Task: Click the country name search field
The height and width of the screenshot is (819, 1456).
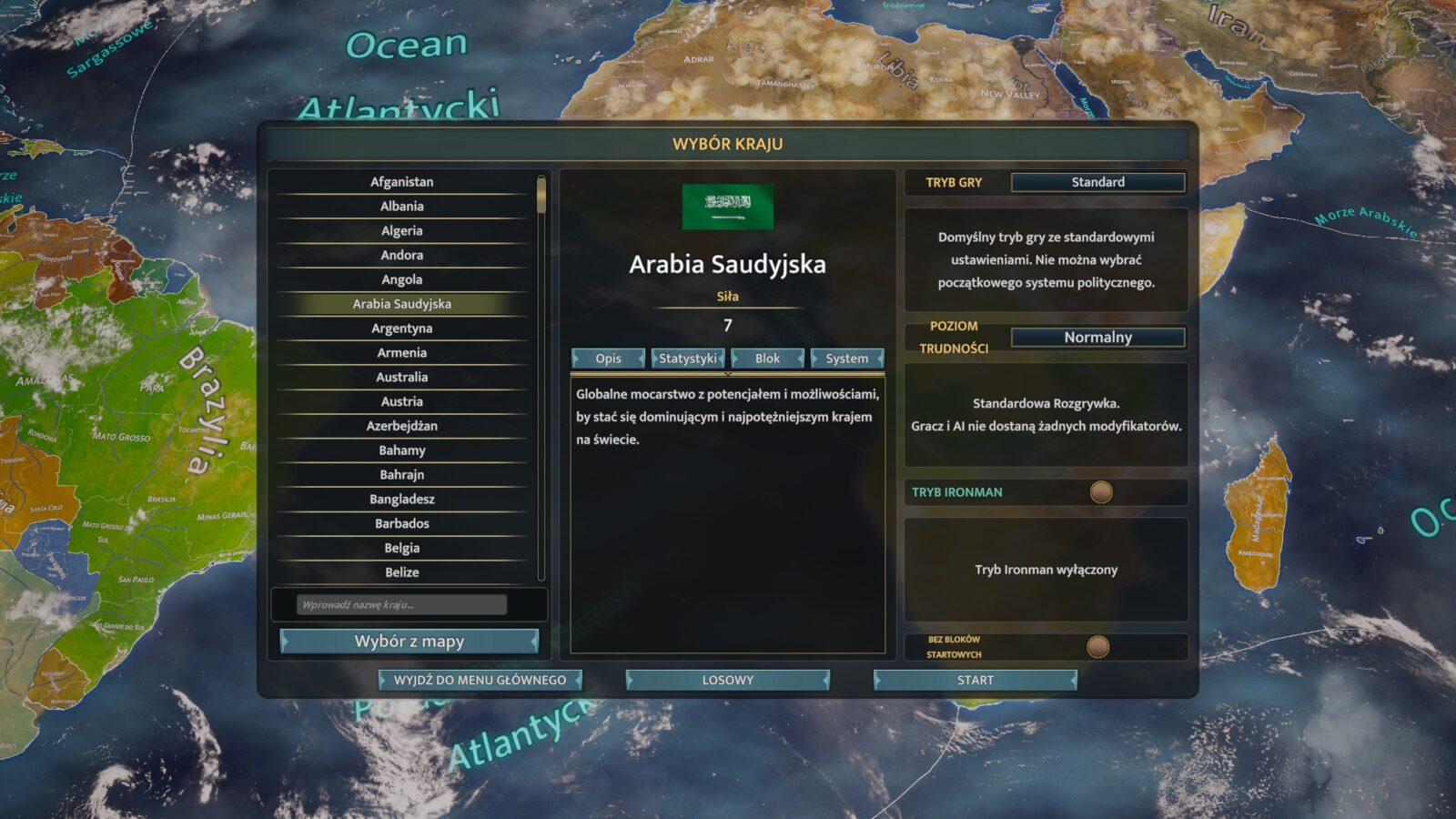Action: tap(401, 605)
